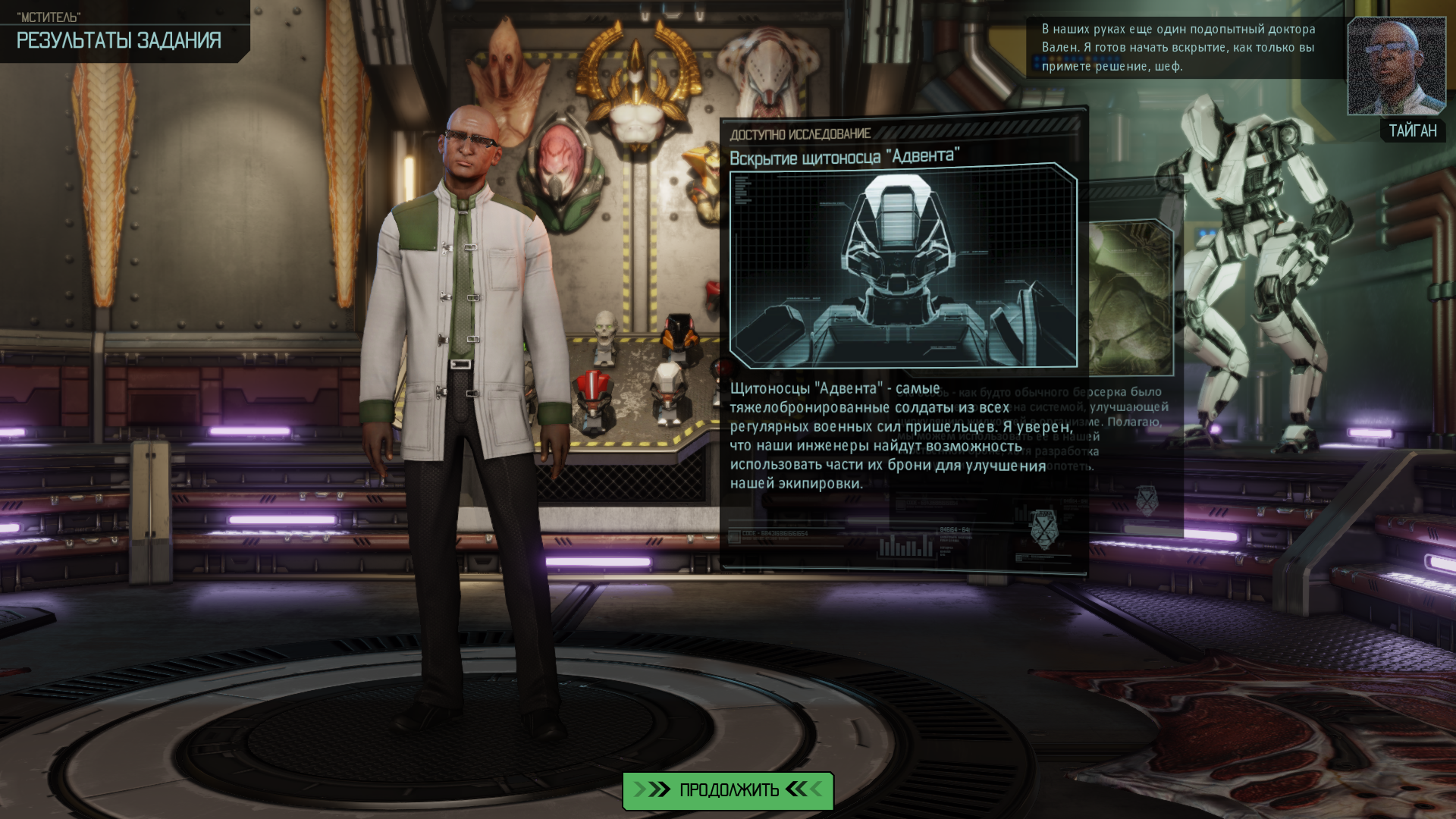
Task: Select the Вскрытие щитоносца "Адвента" research card
Action: coord(903,265)
